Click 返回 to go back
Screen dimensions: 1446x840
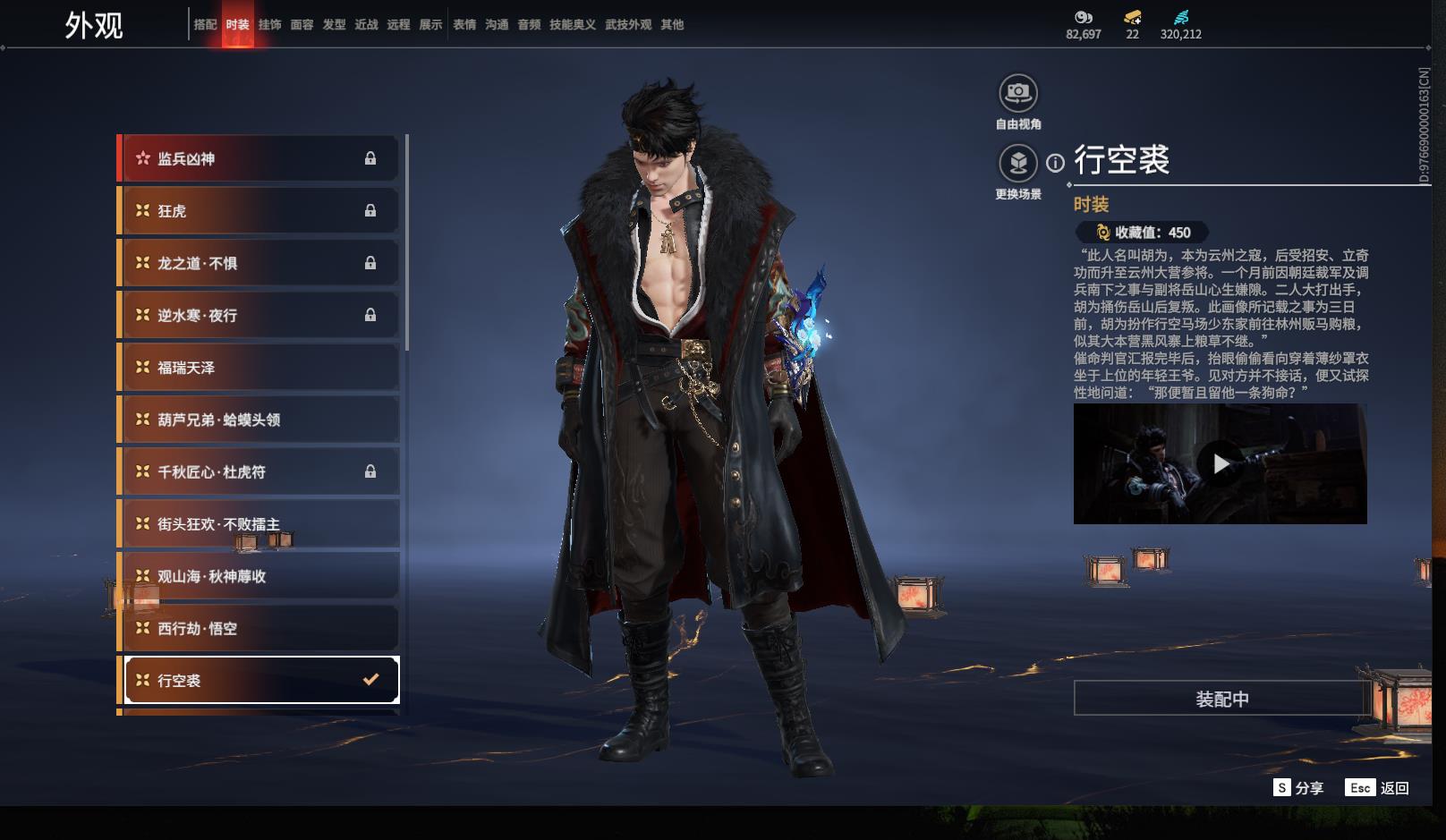click(1378, 788)
